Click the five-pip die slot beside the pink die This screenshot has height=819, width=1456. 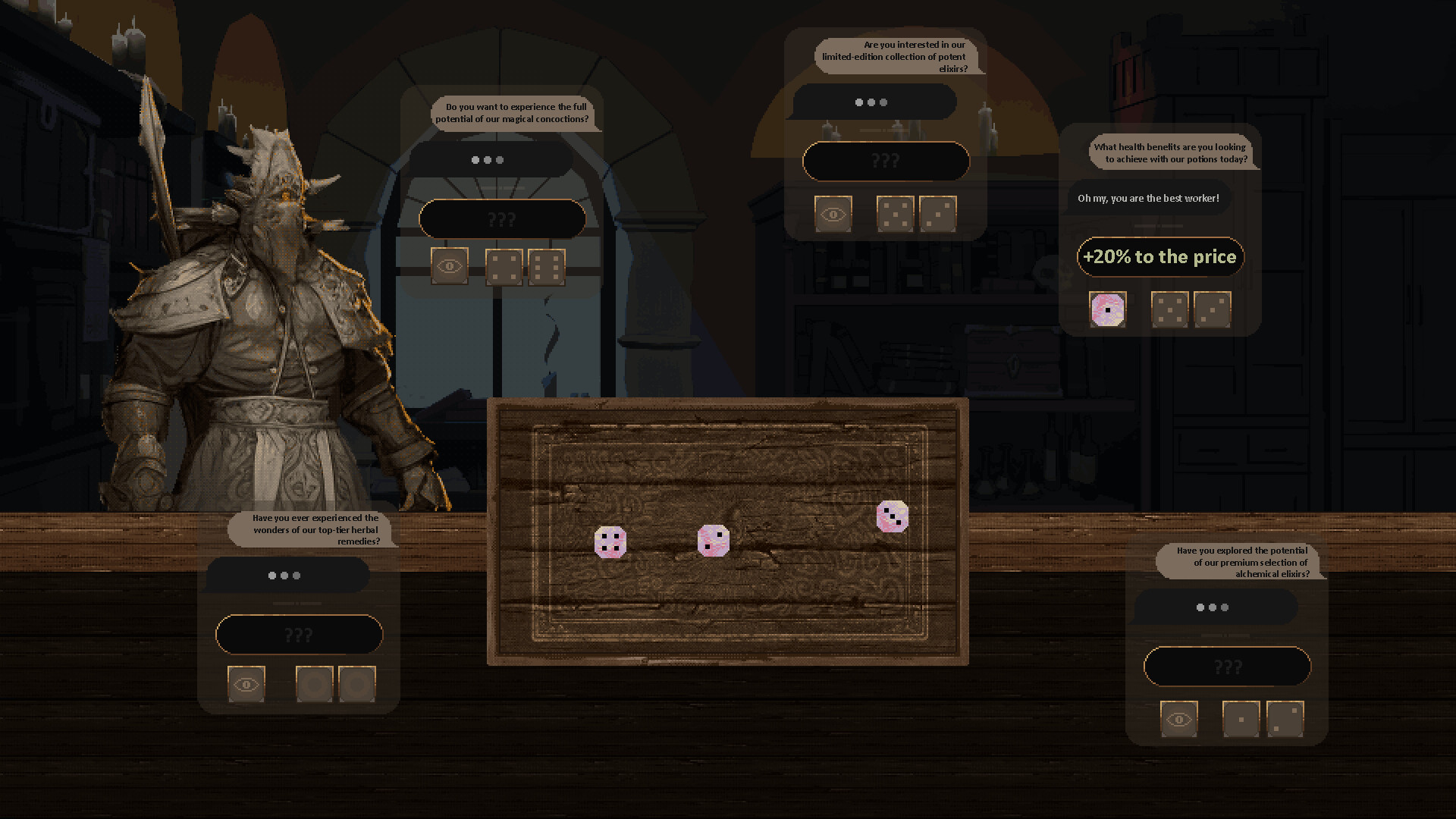(x=1170, y=309)
